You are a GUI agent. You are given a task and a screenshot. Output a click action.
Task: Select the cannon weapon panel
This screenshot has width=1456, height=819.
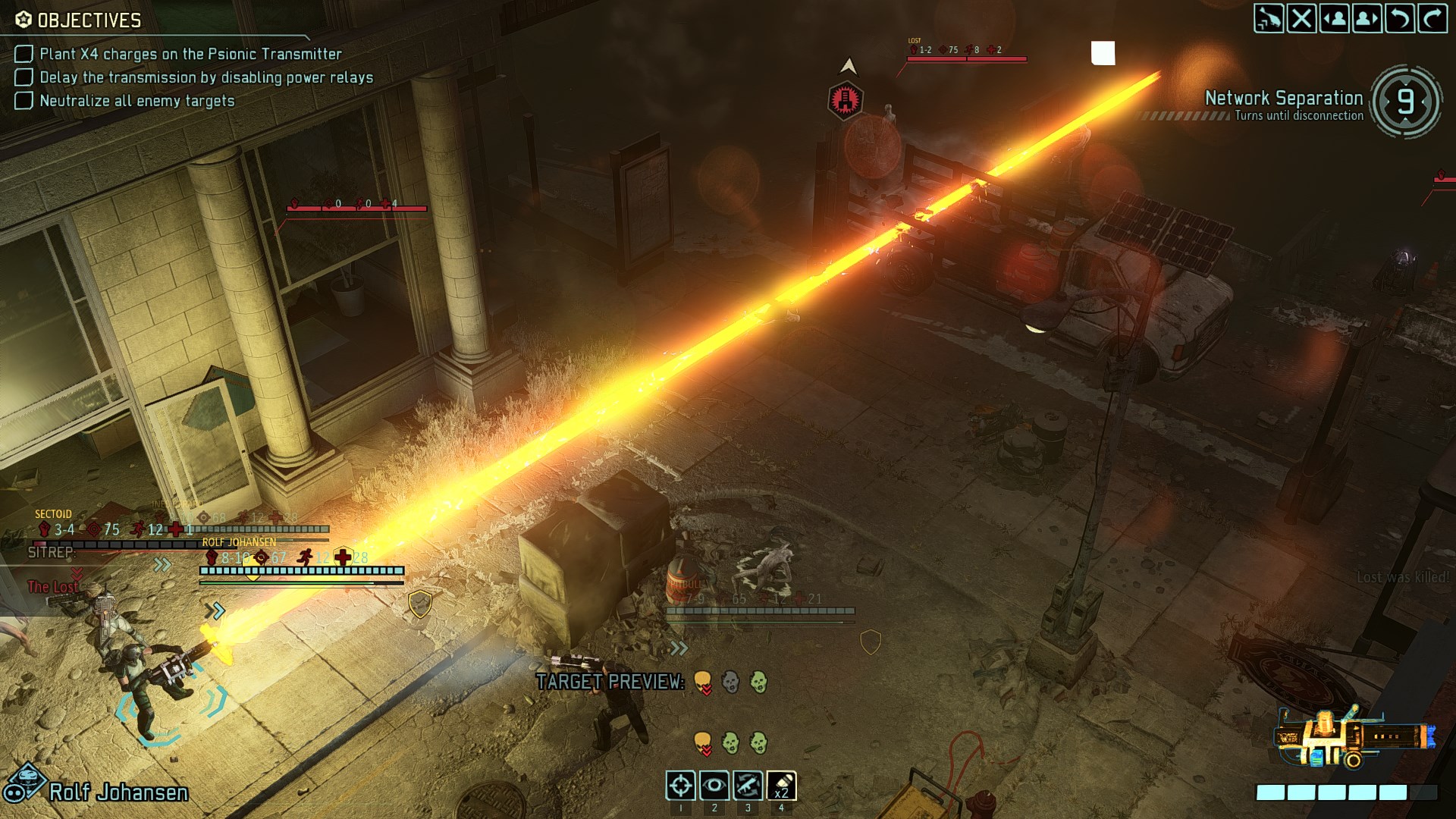[1354, 740]
